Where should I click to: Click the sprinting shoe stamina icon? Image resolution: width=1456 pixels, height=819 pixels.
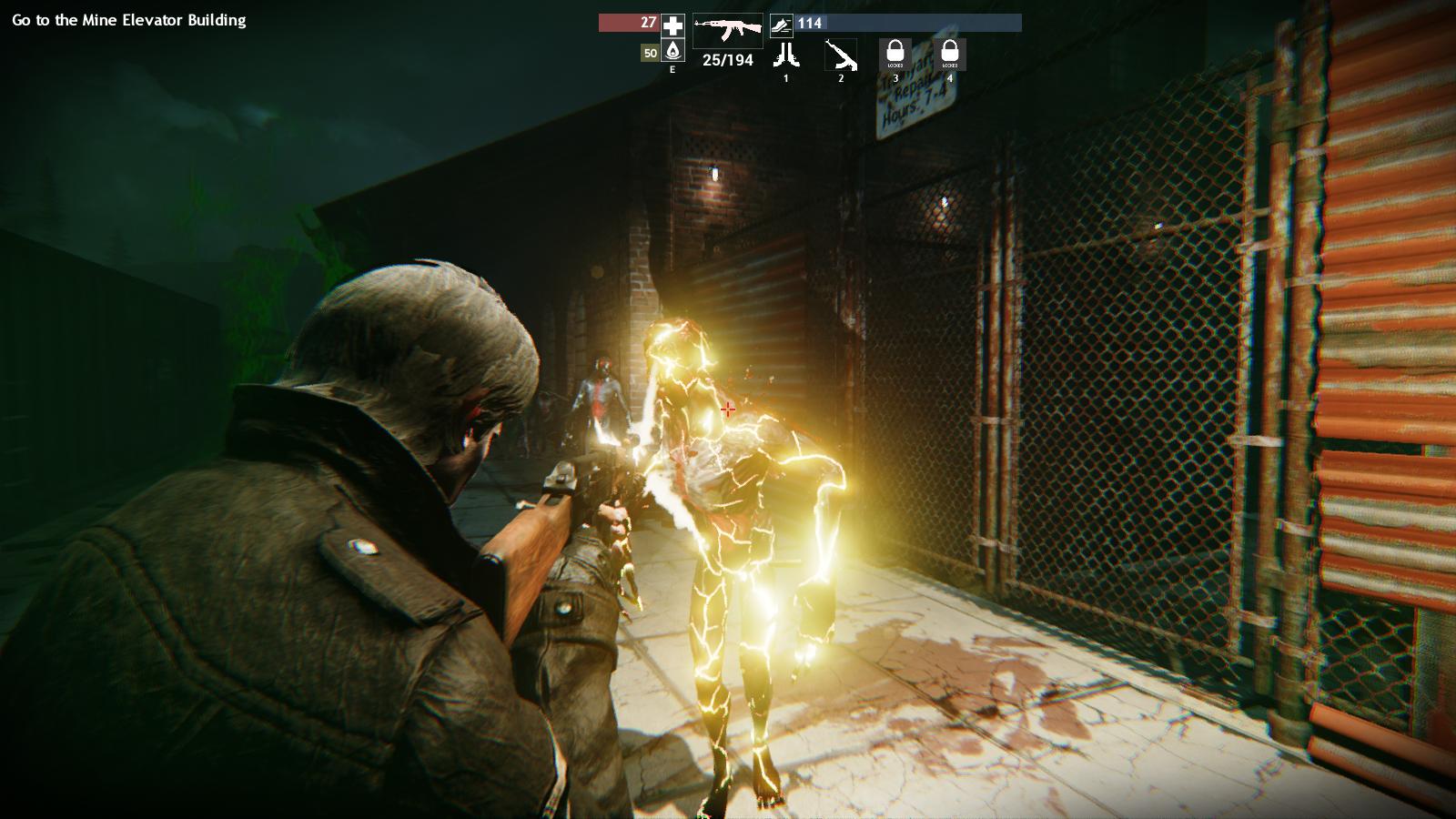(781, 25)
